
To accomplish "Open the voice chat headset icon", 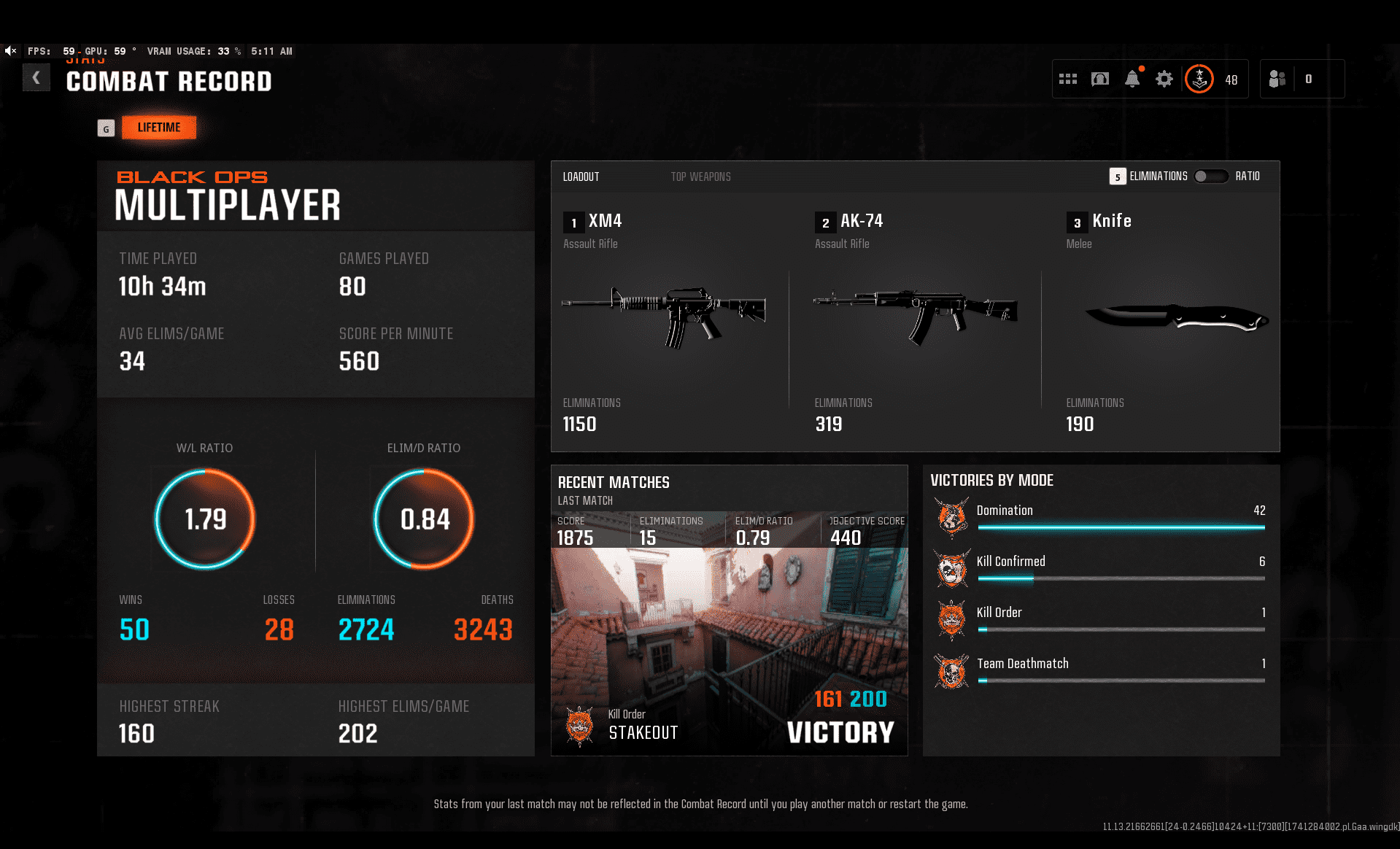I will (1099, 79).
